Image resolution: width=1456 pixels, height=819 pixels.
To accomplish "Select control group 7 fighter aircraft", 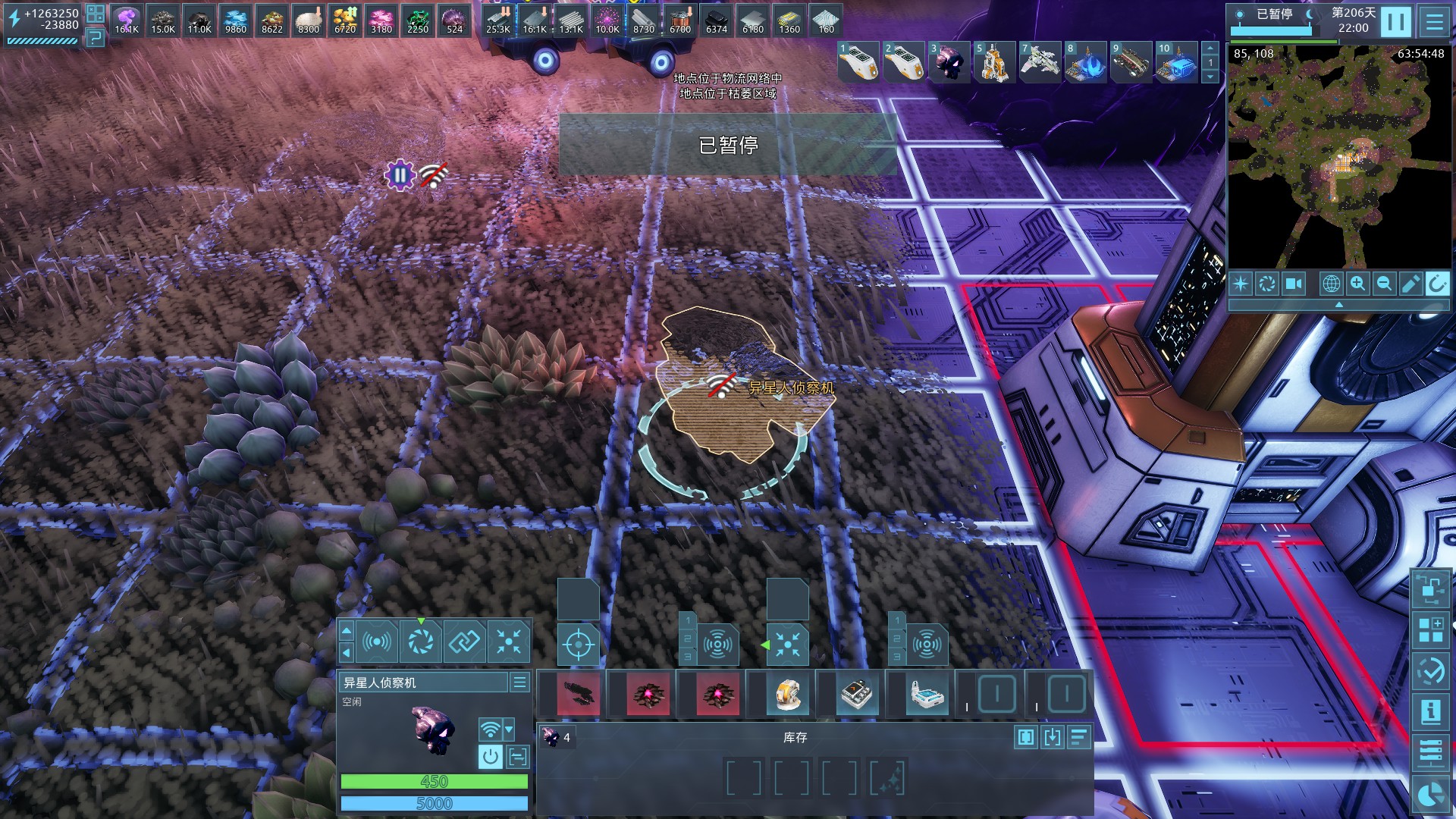I will tap(1039, 62).
